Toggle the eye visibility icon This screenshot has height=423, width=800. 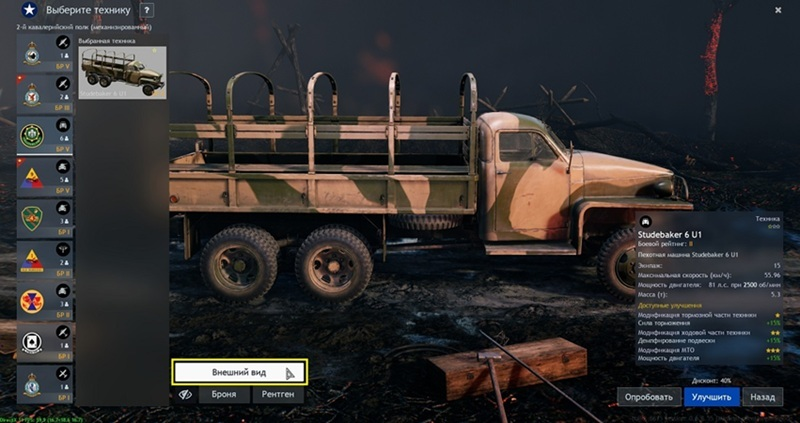(185, 396)
